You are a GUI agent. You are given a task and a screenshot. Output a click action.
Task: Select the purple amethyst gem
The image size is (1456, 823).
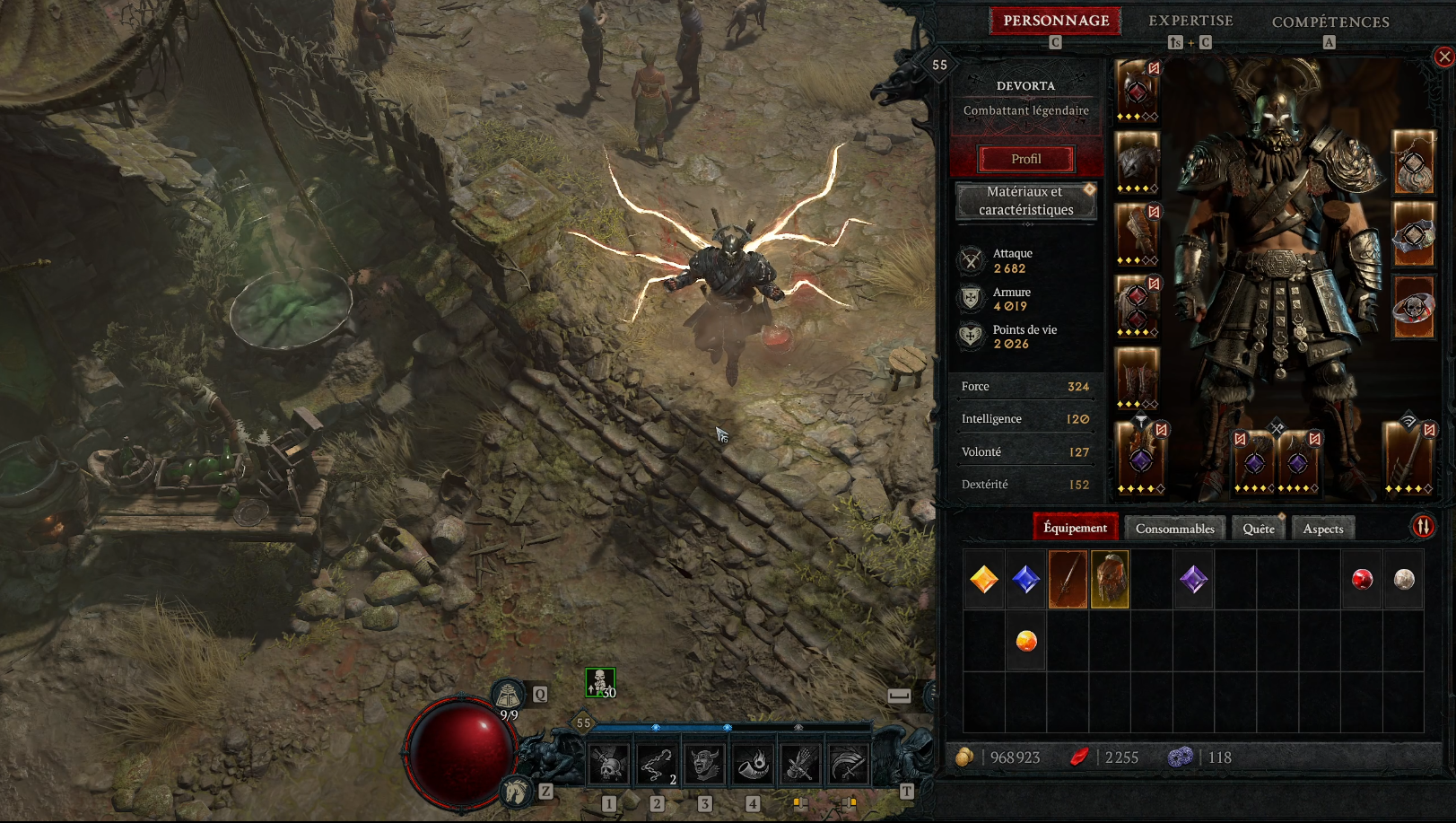coord(1193,580)
